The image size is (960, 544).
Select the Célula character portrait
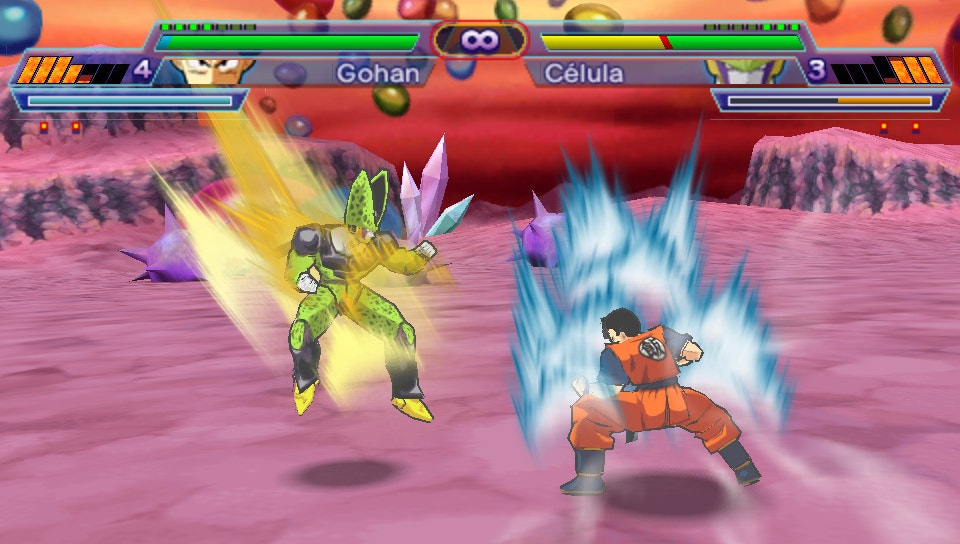click(743, 71)
